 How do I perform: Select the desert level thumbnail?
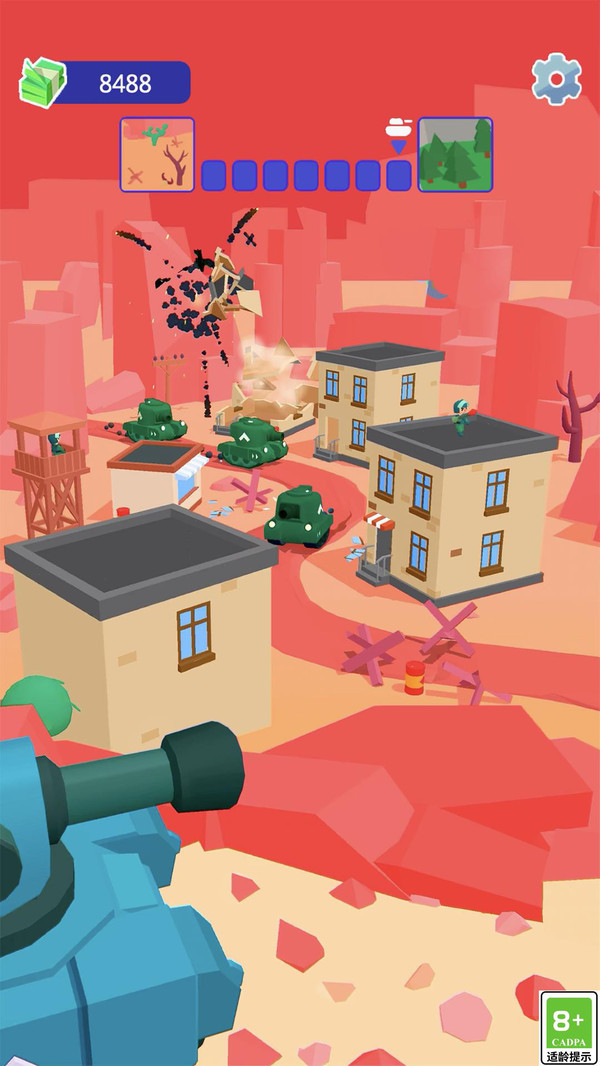(157, 154)
